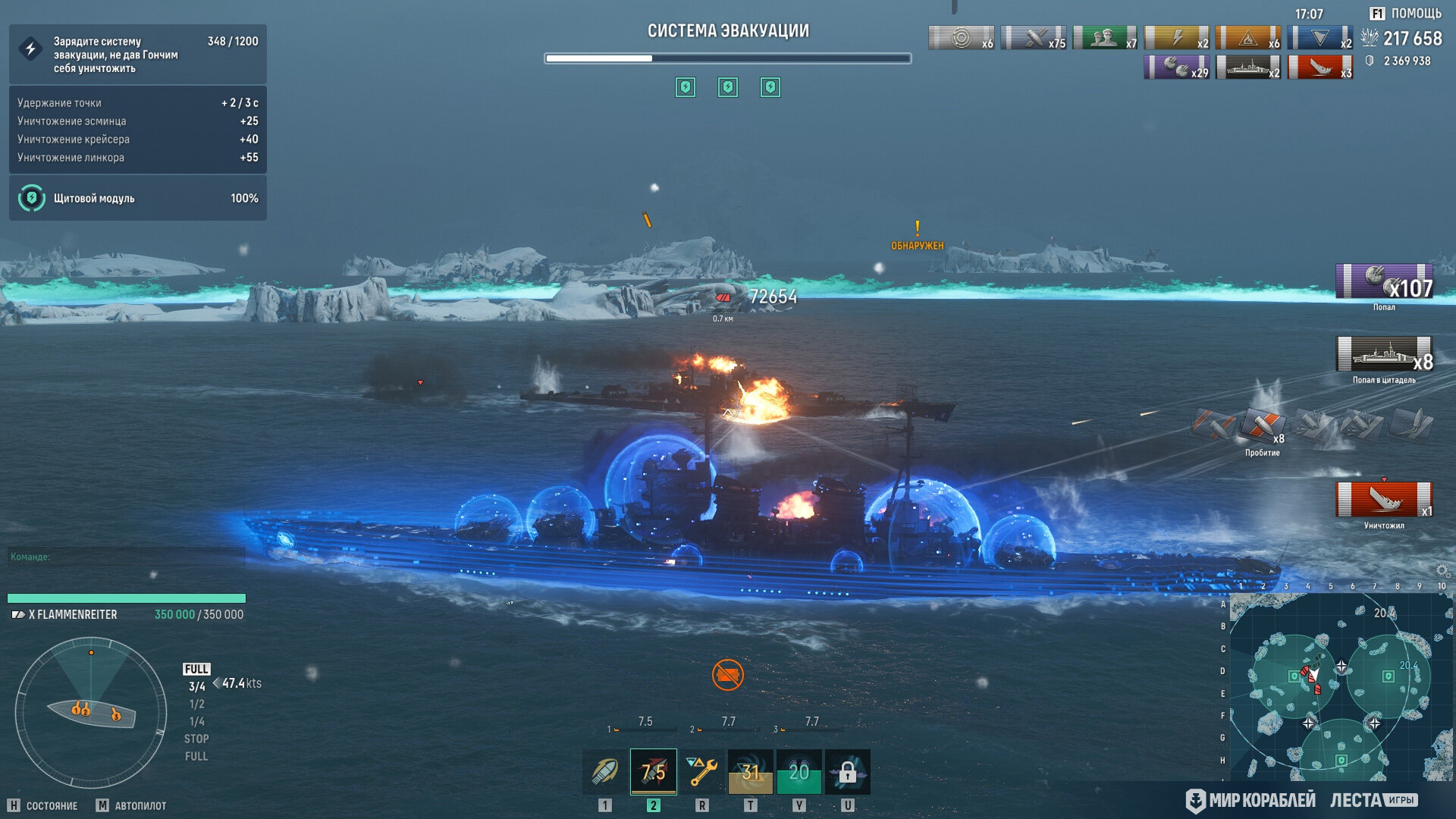Image resolution: width=1456 pixels, height=819 pixels.
Task: Click the Пробитие penetration ribbon x8
Action: pyautogui.click(x=1262, y=425)
